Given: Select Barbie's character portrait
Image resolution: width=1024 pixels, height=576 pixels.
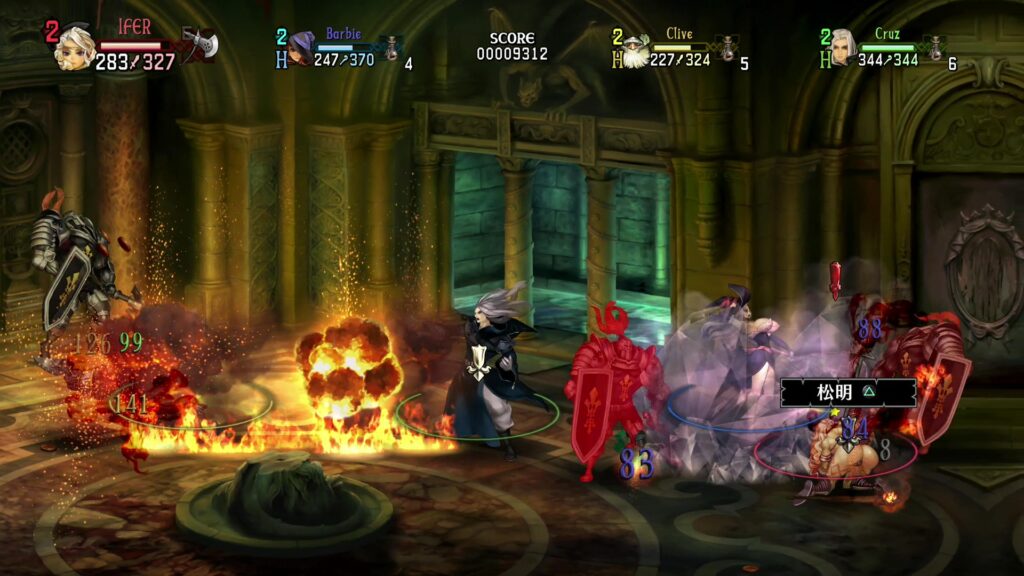Looking at the screenshot, I should 300,47.
